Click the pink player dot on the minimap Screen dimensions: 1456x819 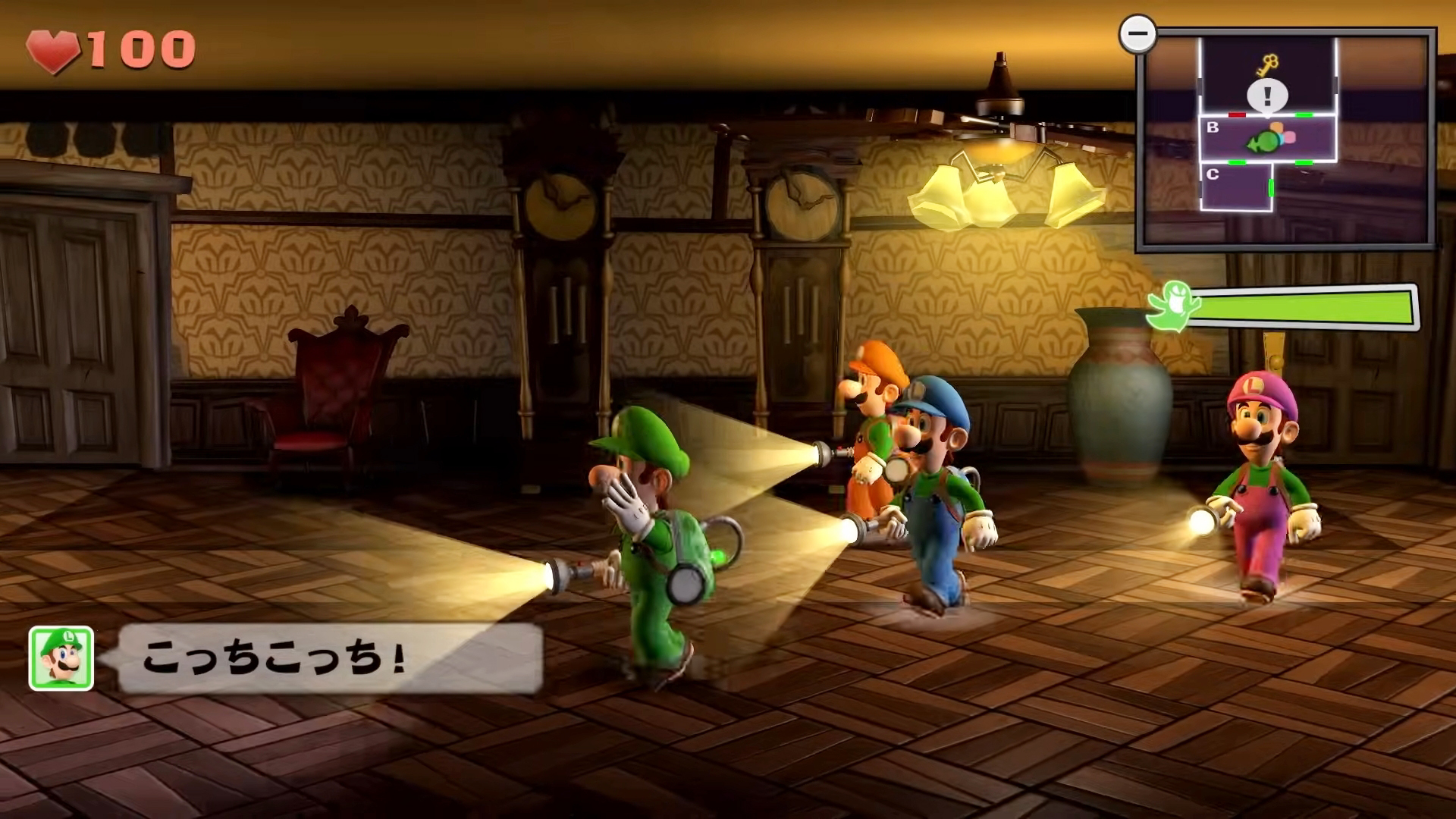click(1290, 136)
